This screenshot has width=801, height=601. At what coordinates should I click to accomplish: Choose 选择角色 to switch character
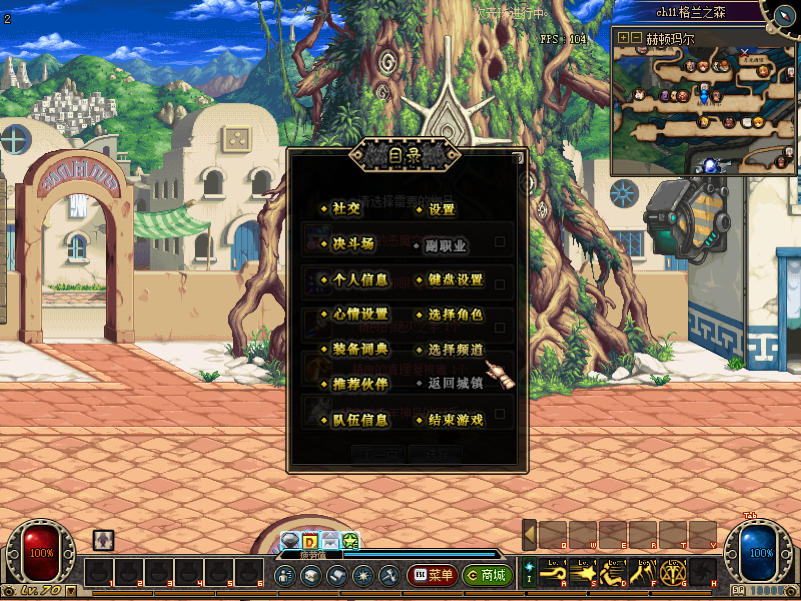455,315
